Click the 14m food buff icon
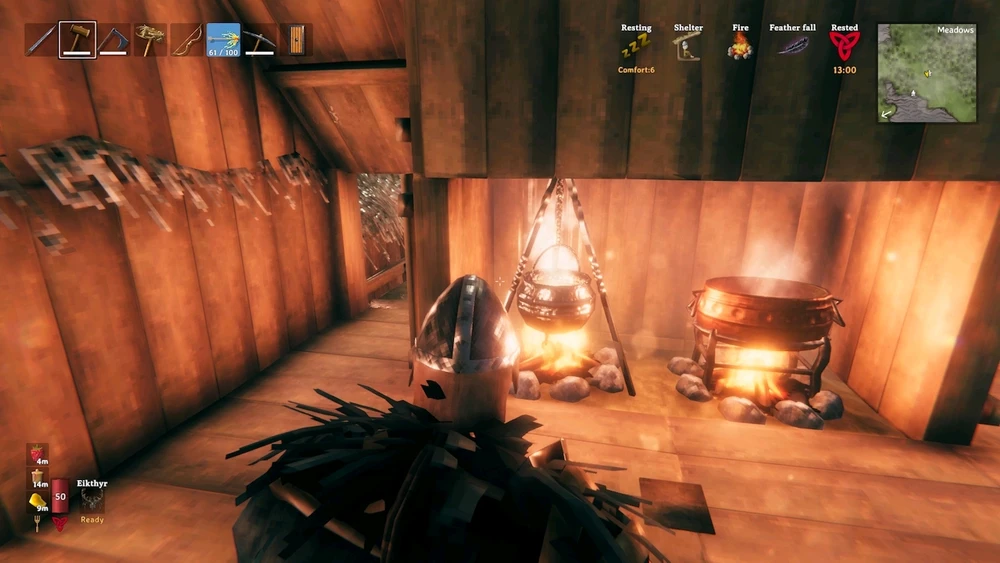The image size is (1000, 563). click(37, 477)
